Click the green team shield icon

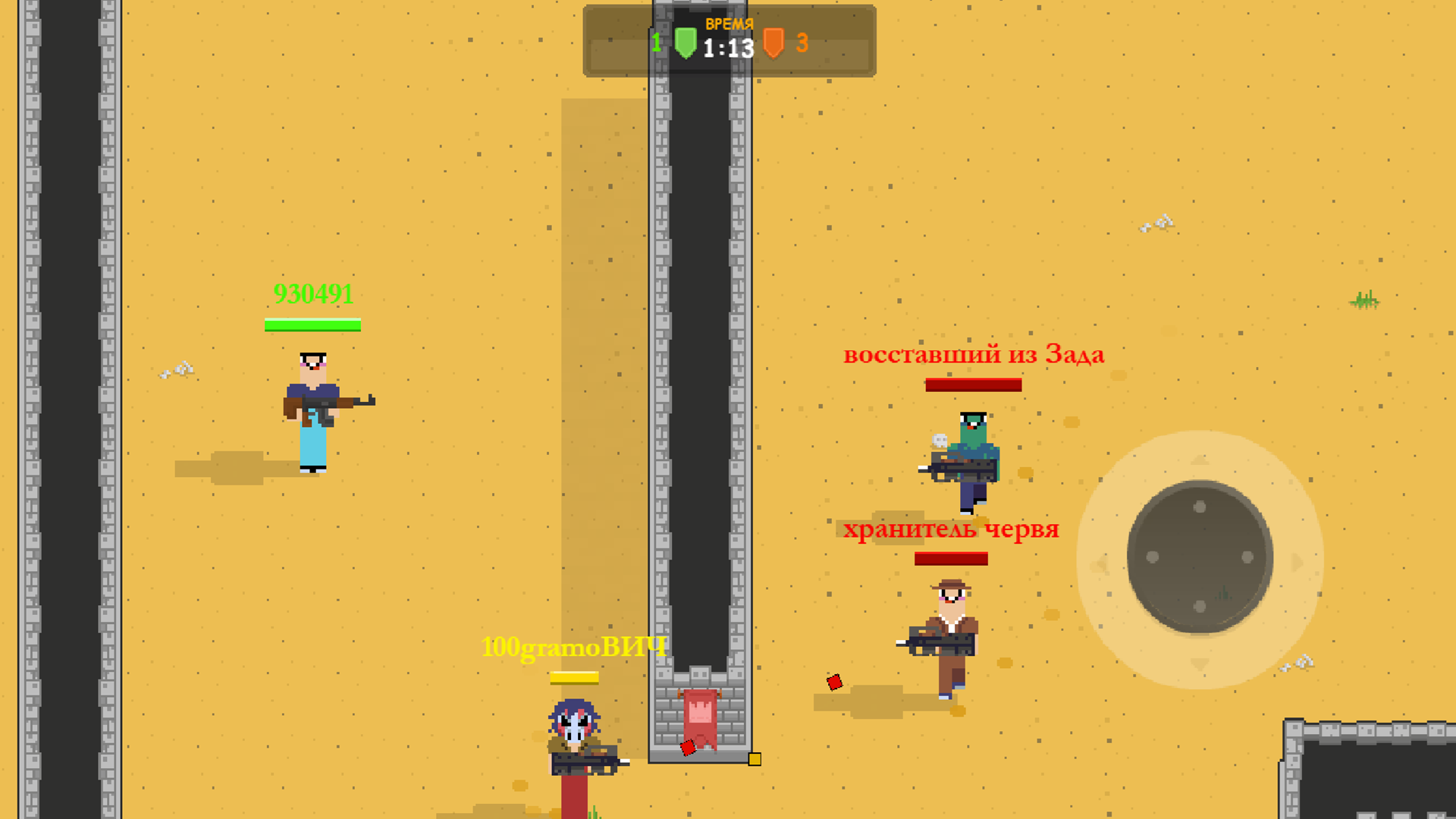point(686,43)
